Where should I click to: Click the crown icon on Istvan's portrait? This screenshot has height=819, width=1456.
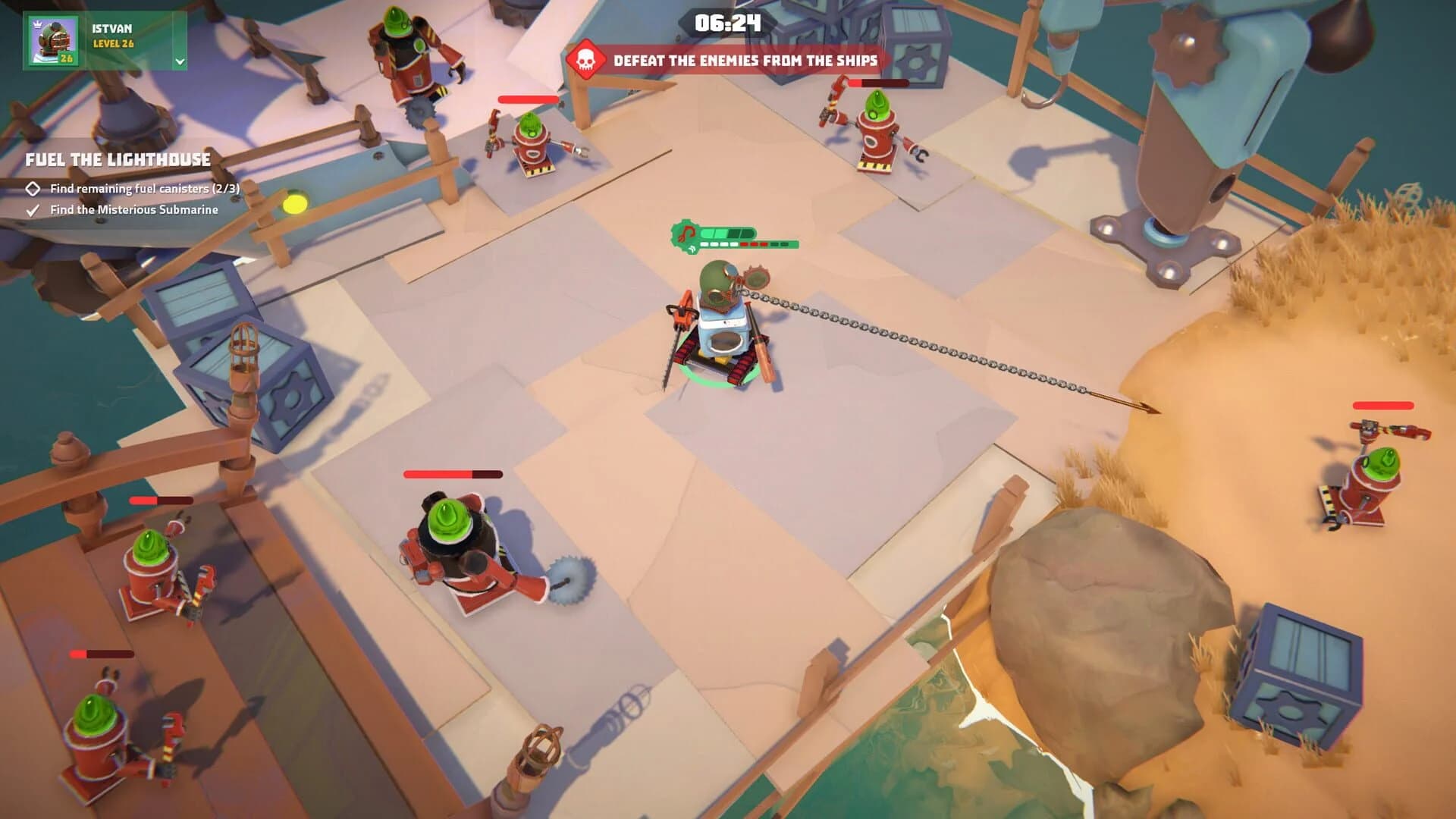(37, 24)
